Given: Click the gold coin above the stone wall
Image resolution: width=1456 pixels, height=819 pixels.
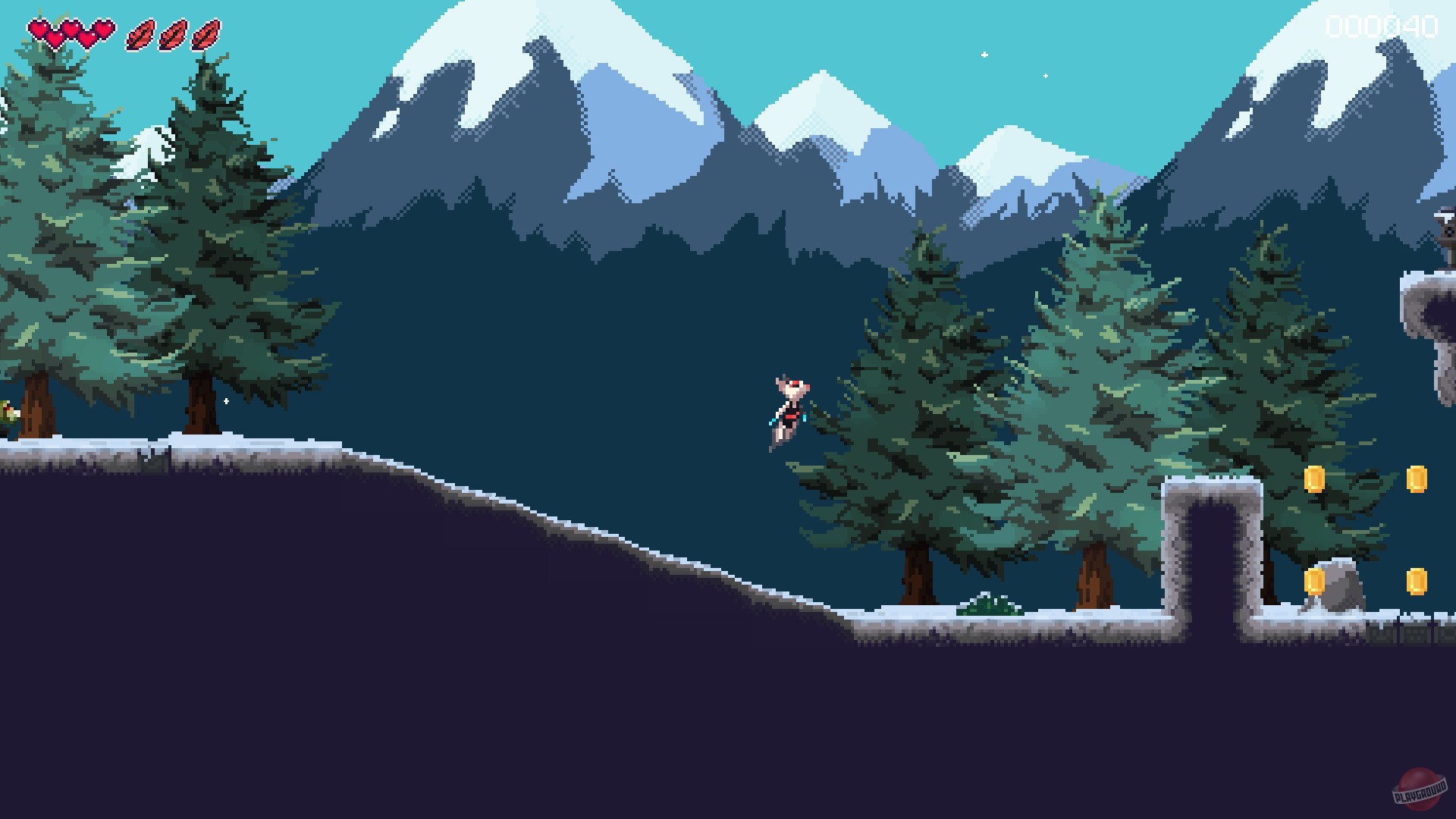Looking at the screenshot, I should click(1314, 479).
